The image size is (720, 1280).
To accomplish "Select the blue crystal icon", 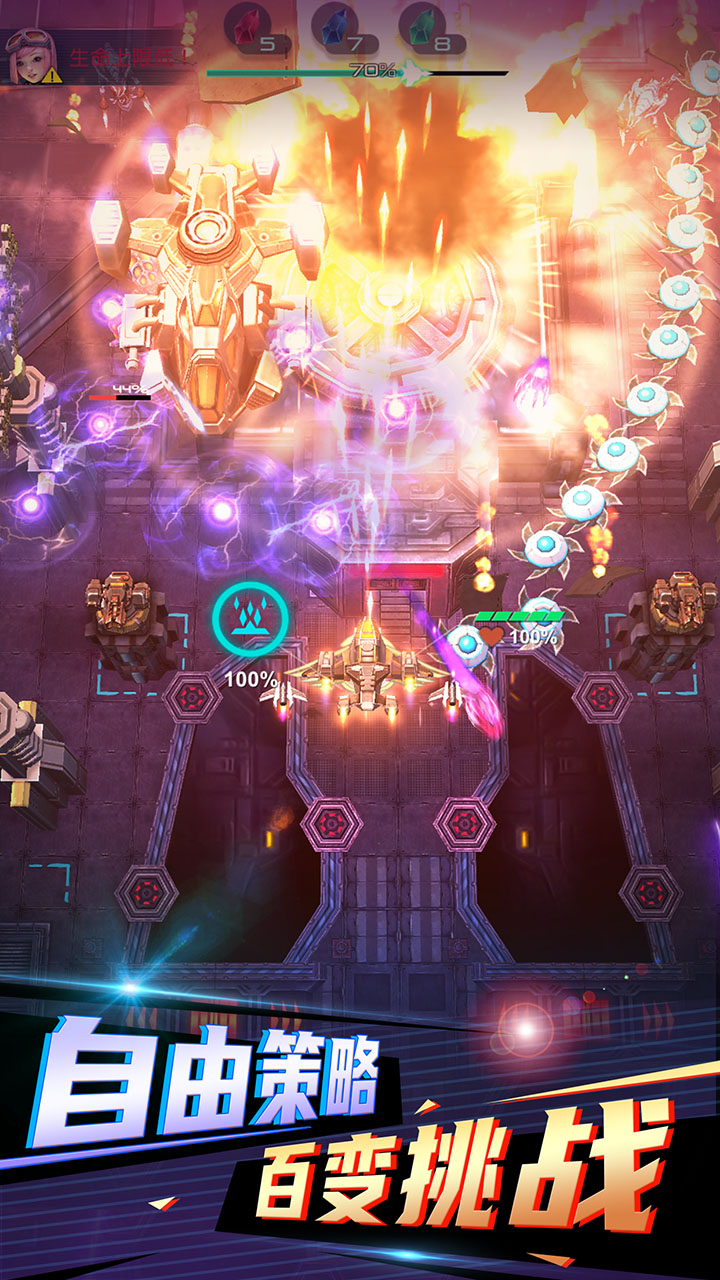I will (335, 24).
